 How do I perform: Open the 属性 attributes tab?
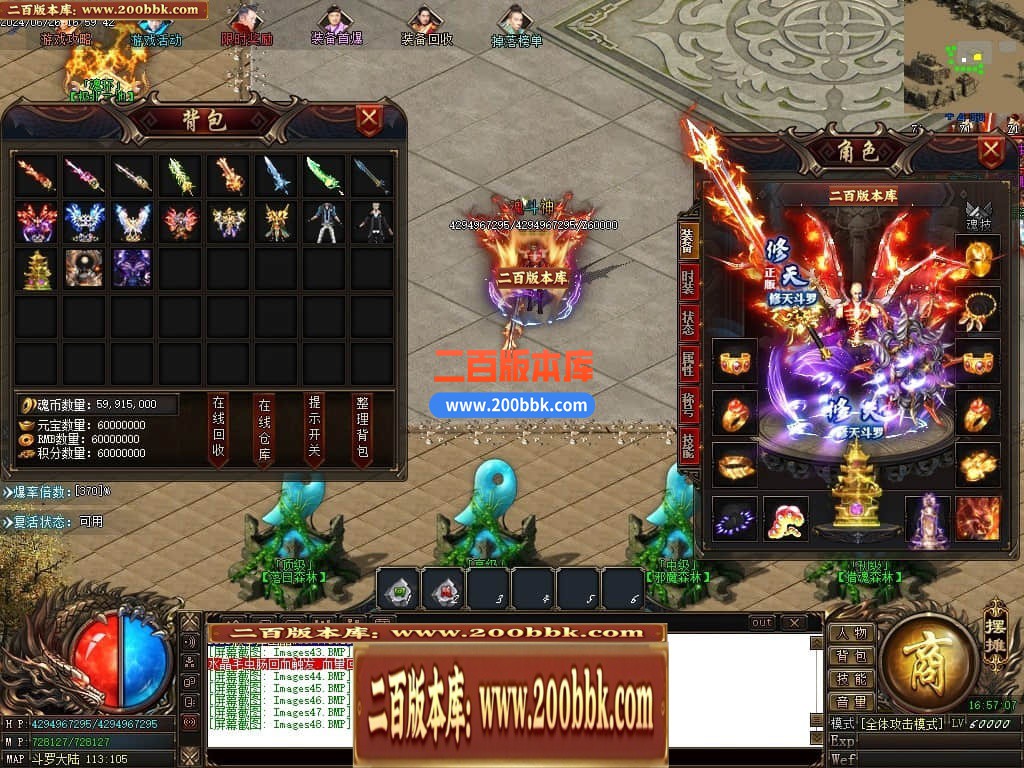688,364
